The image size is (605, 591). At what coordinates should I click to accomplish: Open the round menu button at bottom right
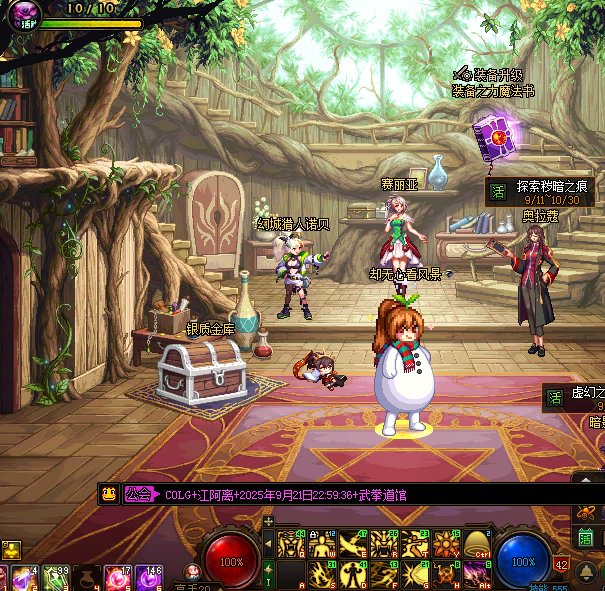587,571
